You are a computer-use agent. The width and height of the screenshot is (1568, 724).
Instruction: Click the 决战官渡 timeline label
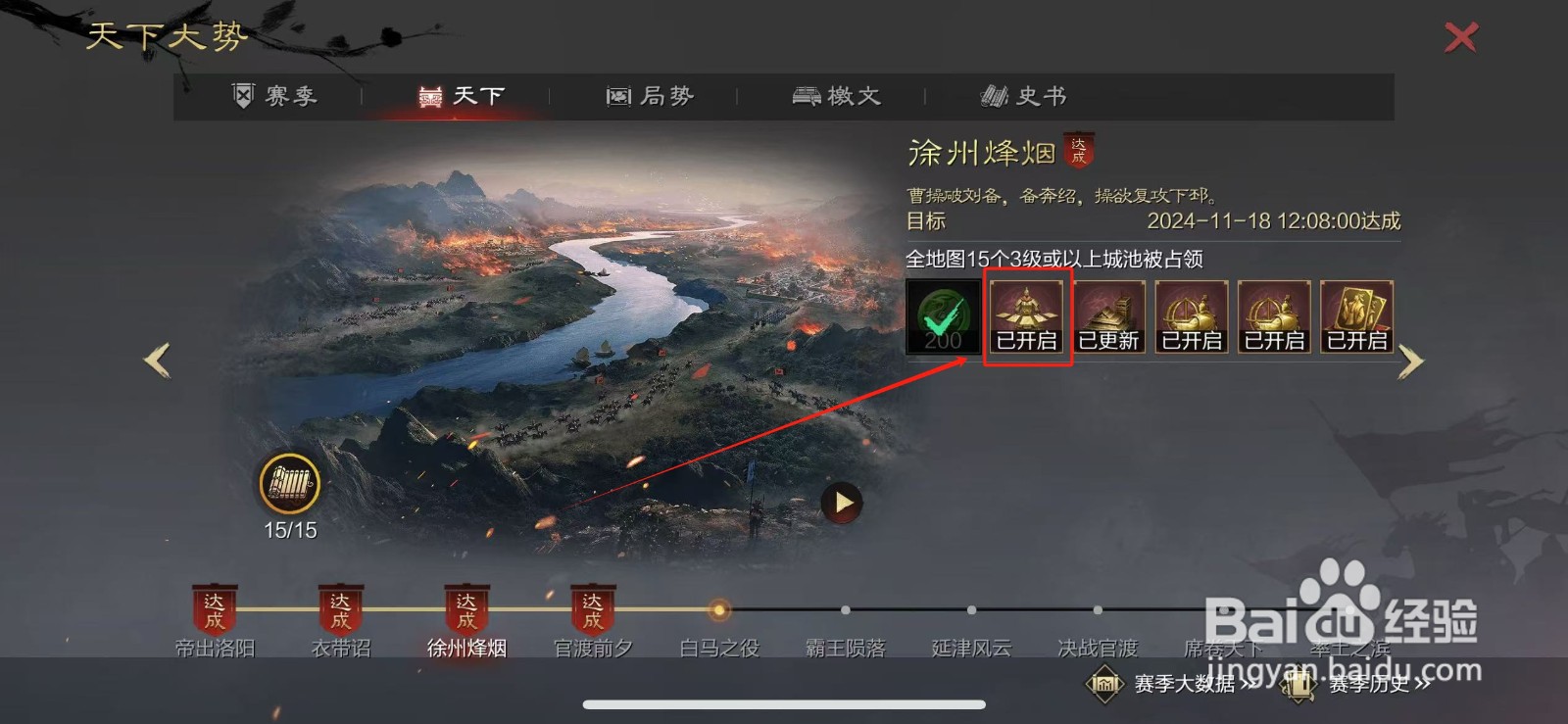coord(1097,648)
